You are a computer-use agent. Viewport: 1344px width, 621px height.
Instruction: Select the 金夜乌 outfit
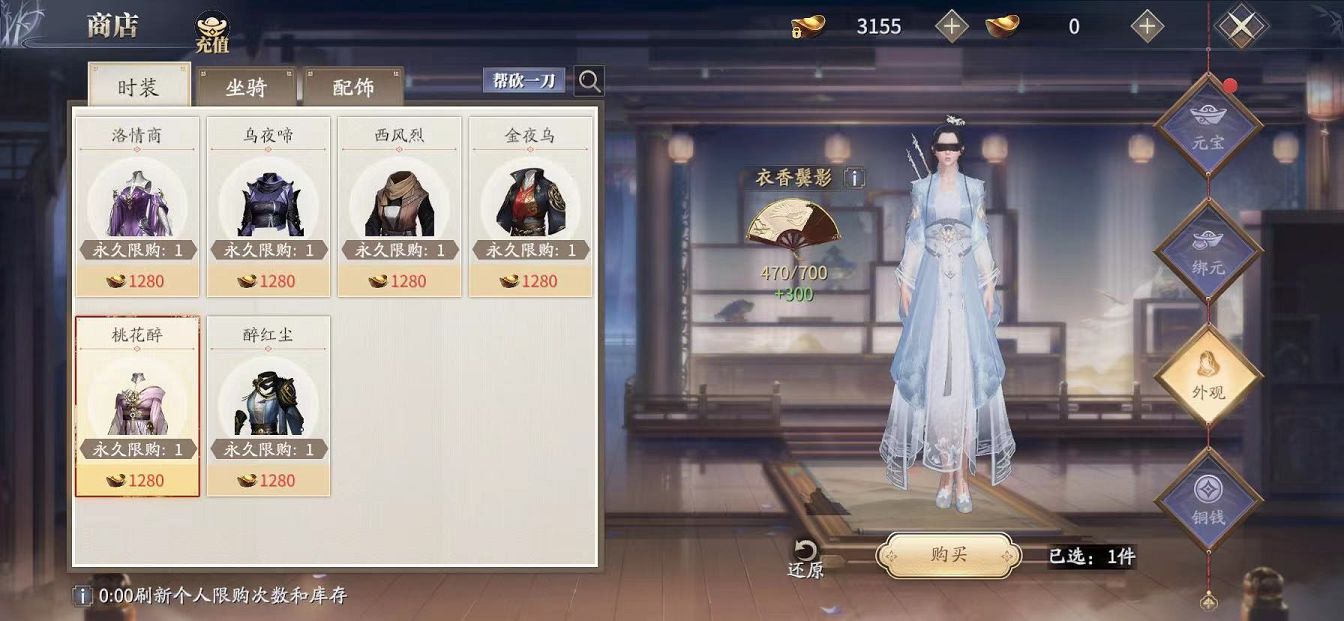pyautogui.click(x=531, y=206)
